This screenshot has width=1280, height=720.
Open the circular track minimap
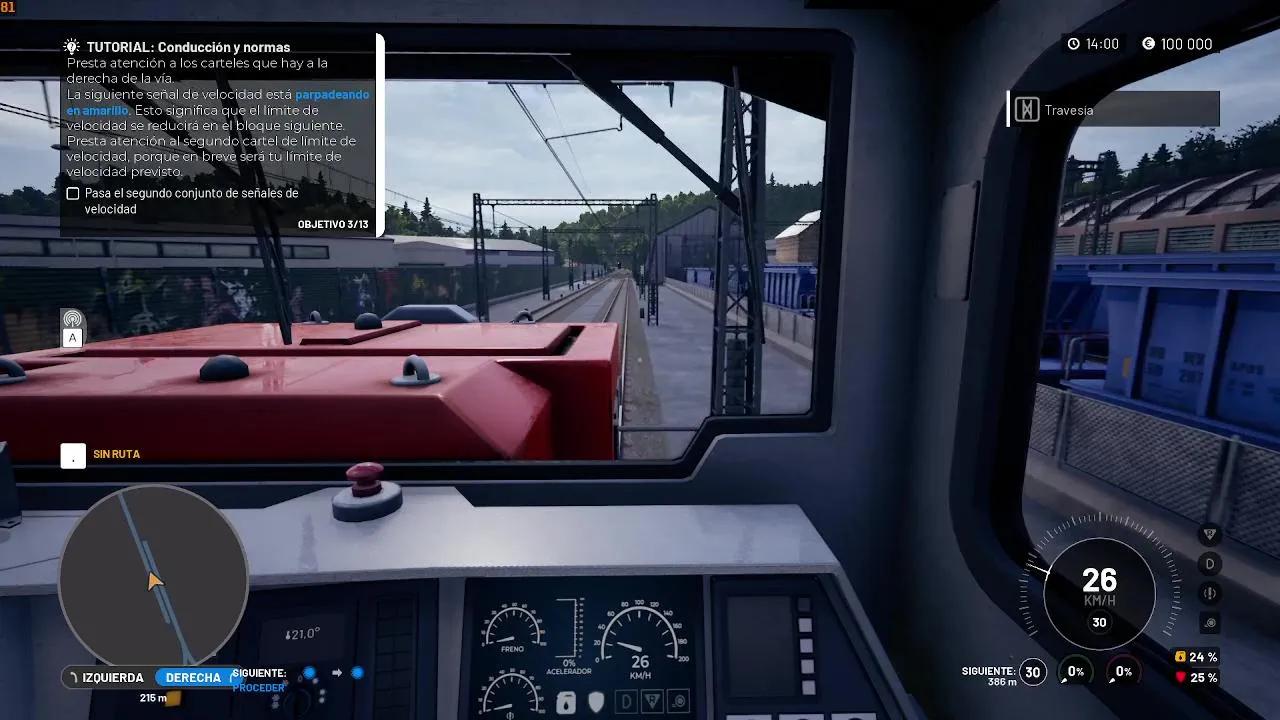click(154, 577)
